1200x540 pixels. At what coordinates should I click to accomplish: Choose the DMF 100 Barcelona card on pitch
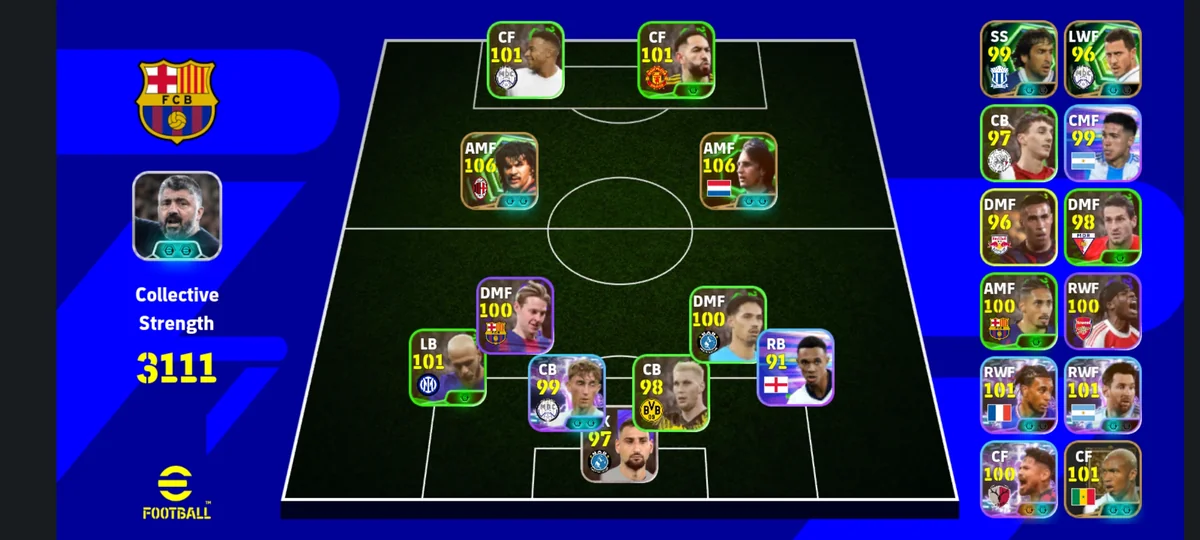click(x=515, y=315)
